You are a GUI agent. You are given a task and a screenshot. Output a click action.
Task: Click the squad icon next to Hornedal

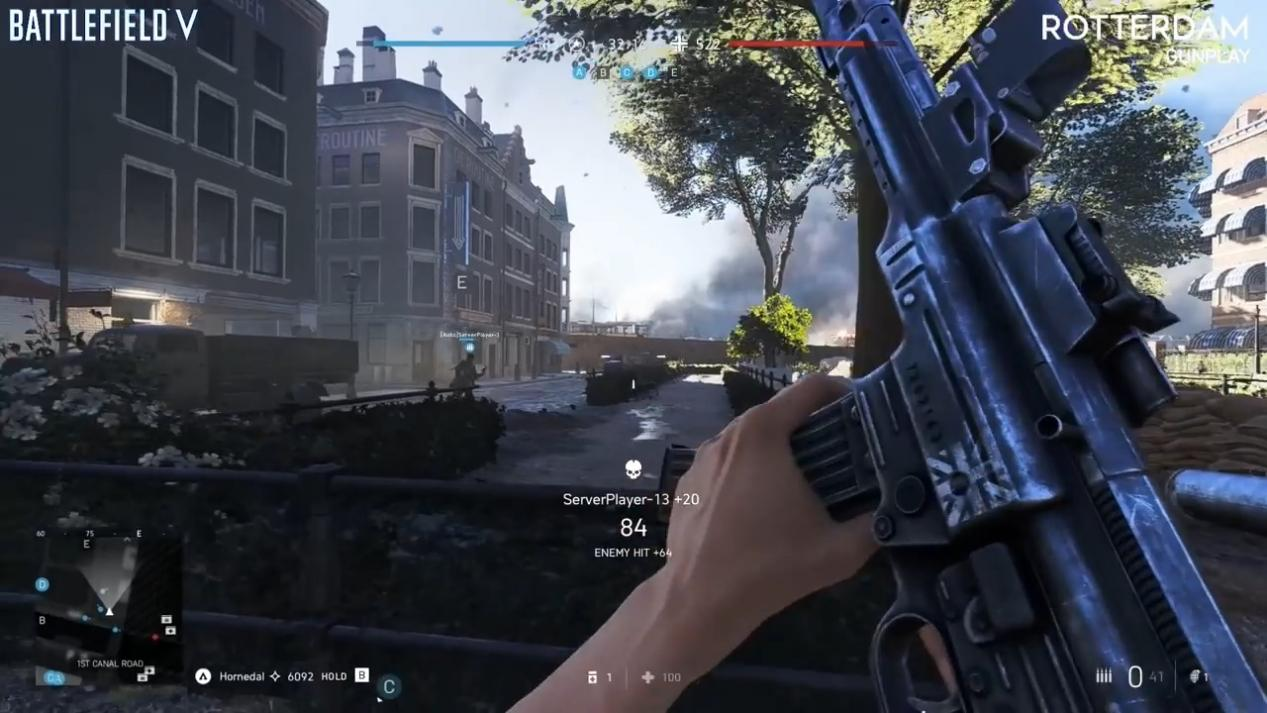tap(203, 677)
